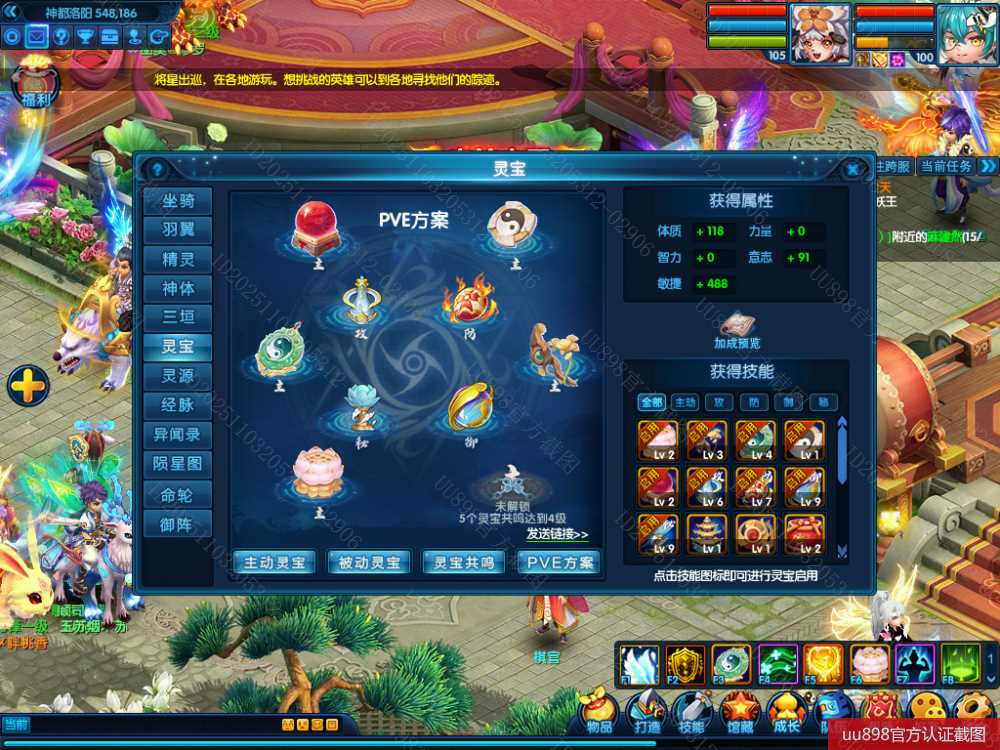Screen dimensions: 1000x750
Task: Click the 发送链接 link
Action: click(x=557, y=534)
